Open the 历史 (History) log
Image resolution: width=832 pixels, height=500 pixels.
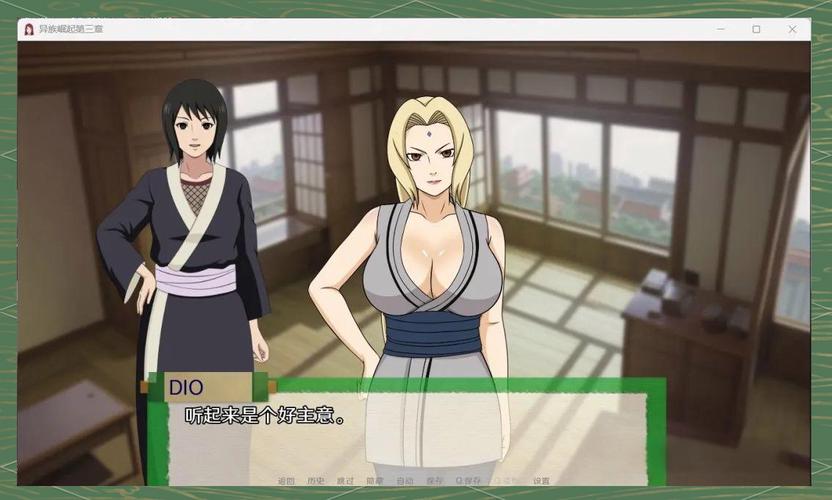pos(316,481)
